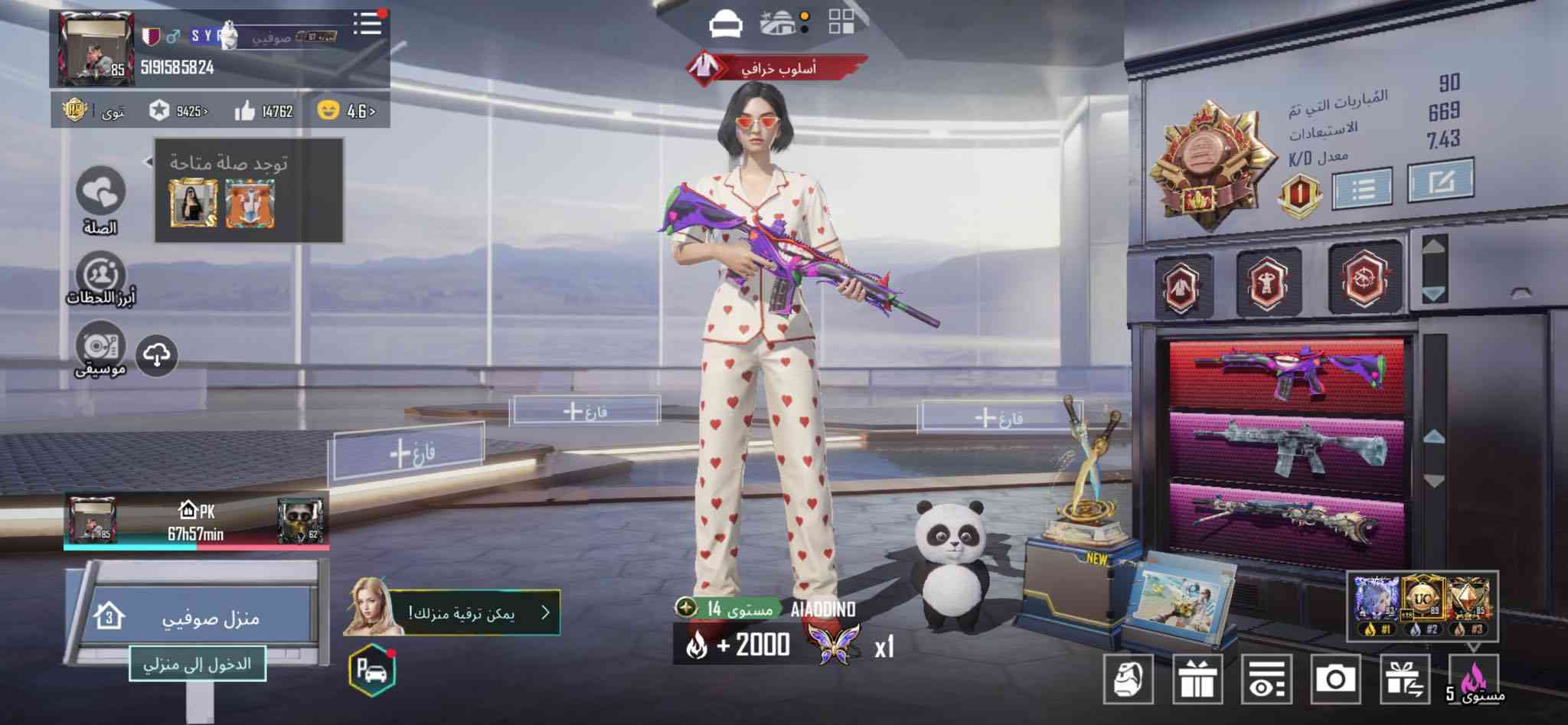Click the cloud download icon
This screenshot has height=725, width=1568.
coord(157,355)
